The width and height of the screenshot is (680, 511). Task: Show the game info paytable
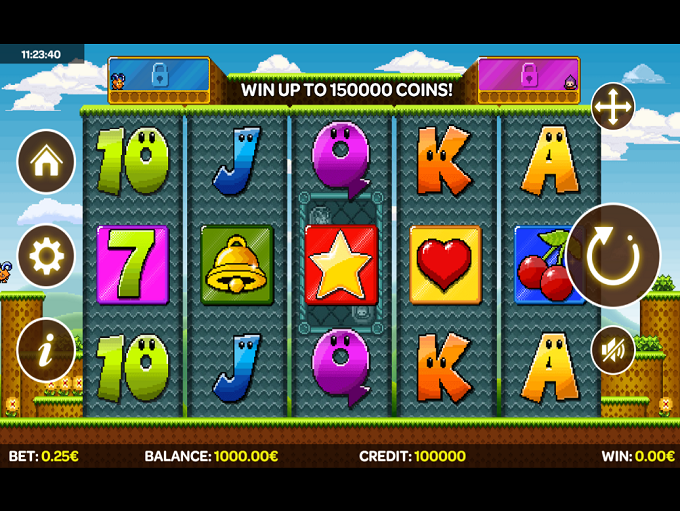[46, 351]
